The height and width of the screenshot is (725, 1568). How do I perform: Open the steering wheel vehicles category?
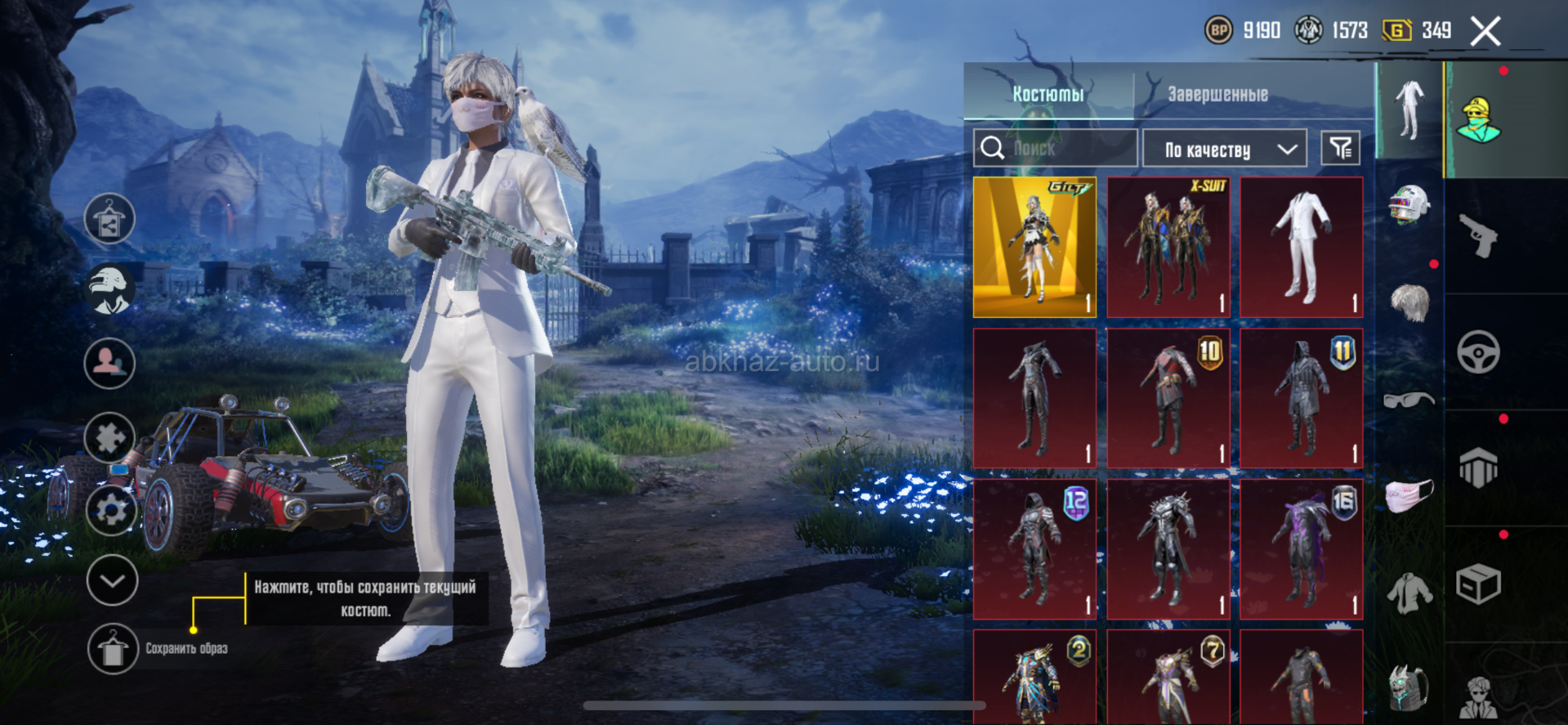coord(1478,352)
